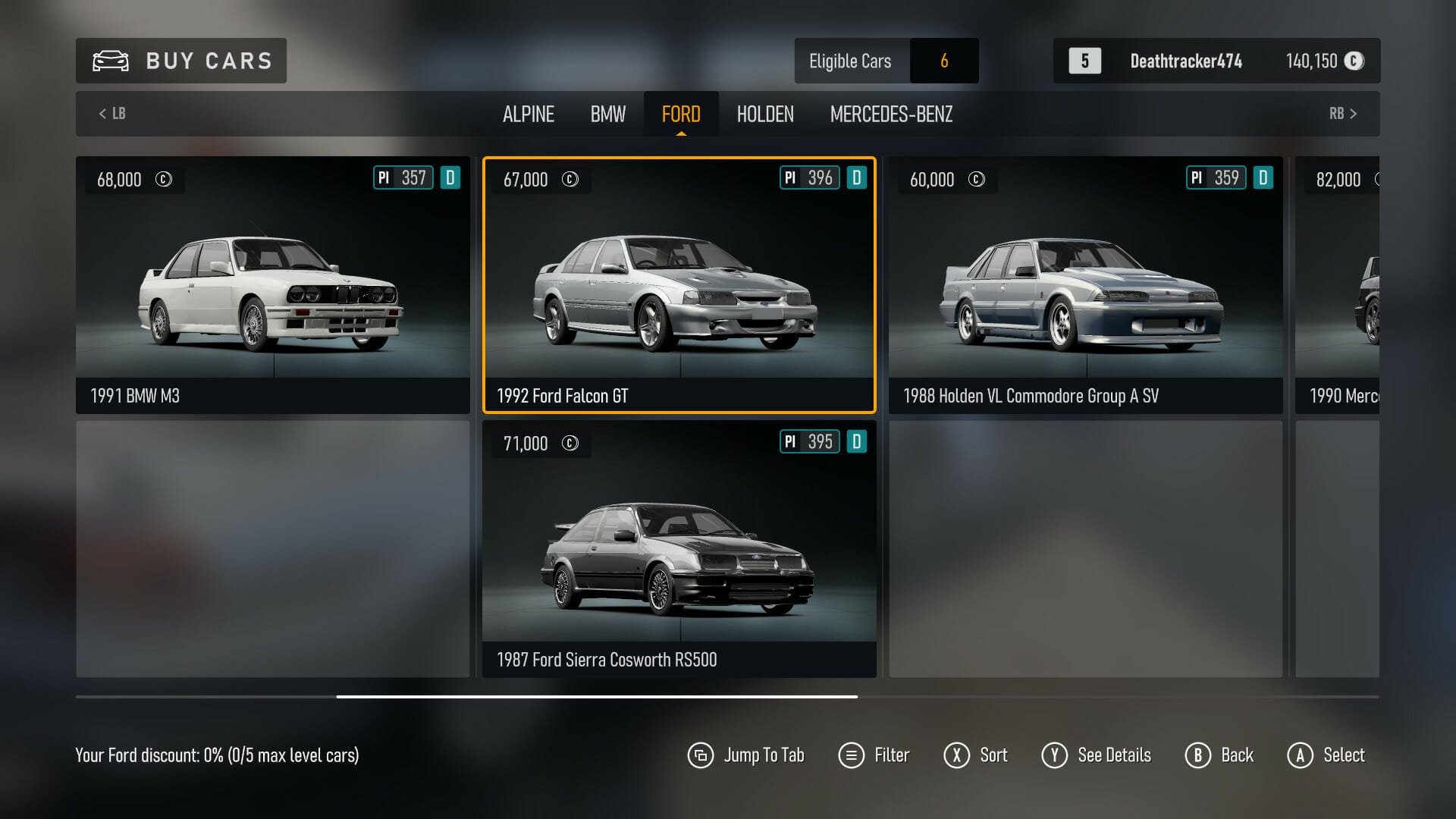1456x819 pixels.
Task: Open the BMW manufacturer tab
Action: pos(607,114)
